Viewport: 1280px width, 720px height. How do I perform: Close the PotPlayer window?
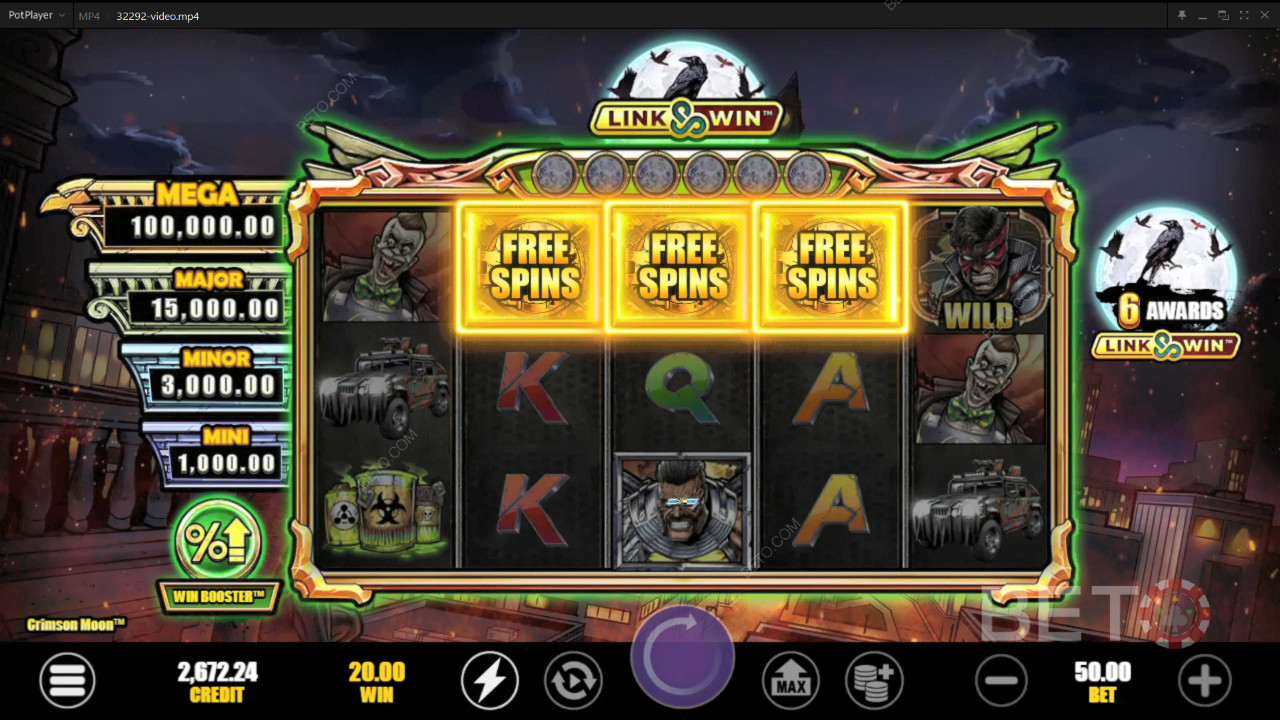pos(1264,15)
